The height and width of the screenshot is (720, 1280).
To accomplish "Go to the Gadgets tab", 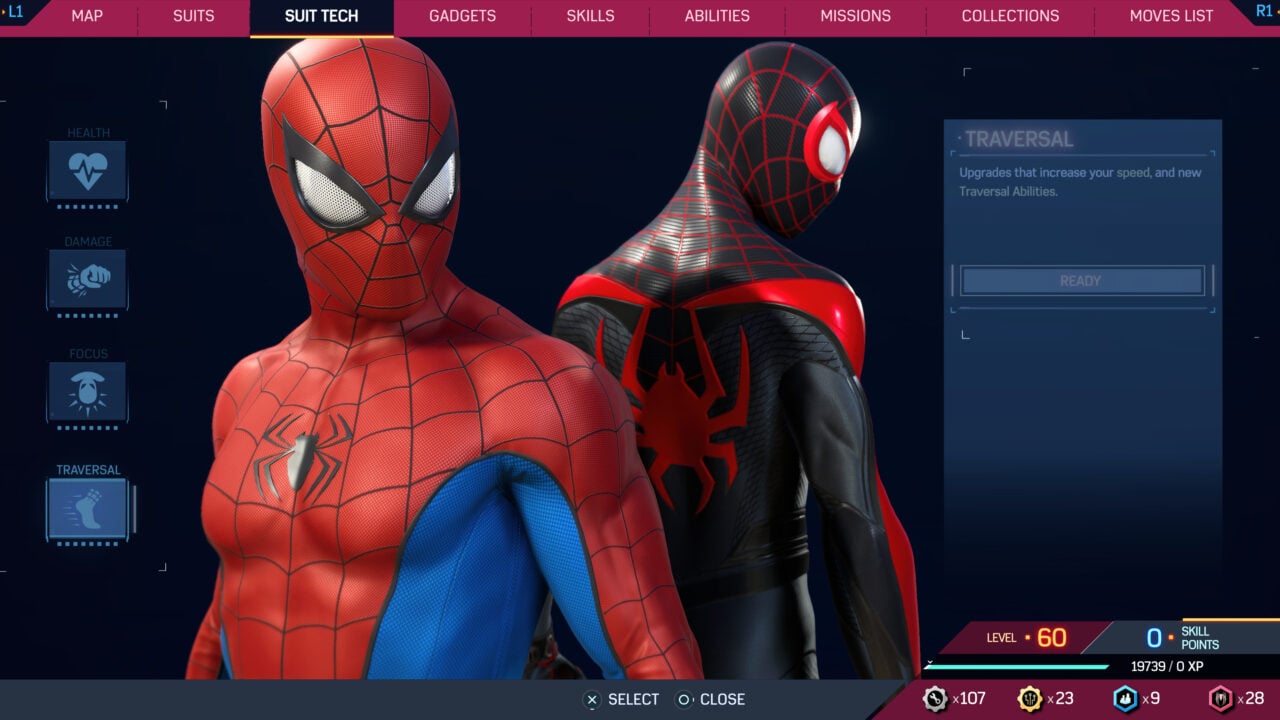I will (462, 16).
